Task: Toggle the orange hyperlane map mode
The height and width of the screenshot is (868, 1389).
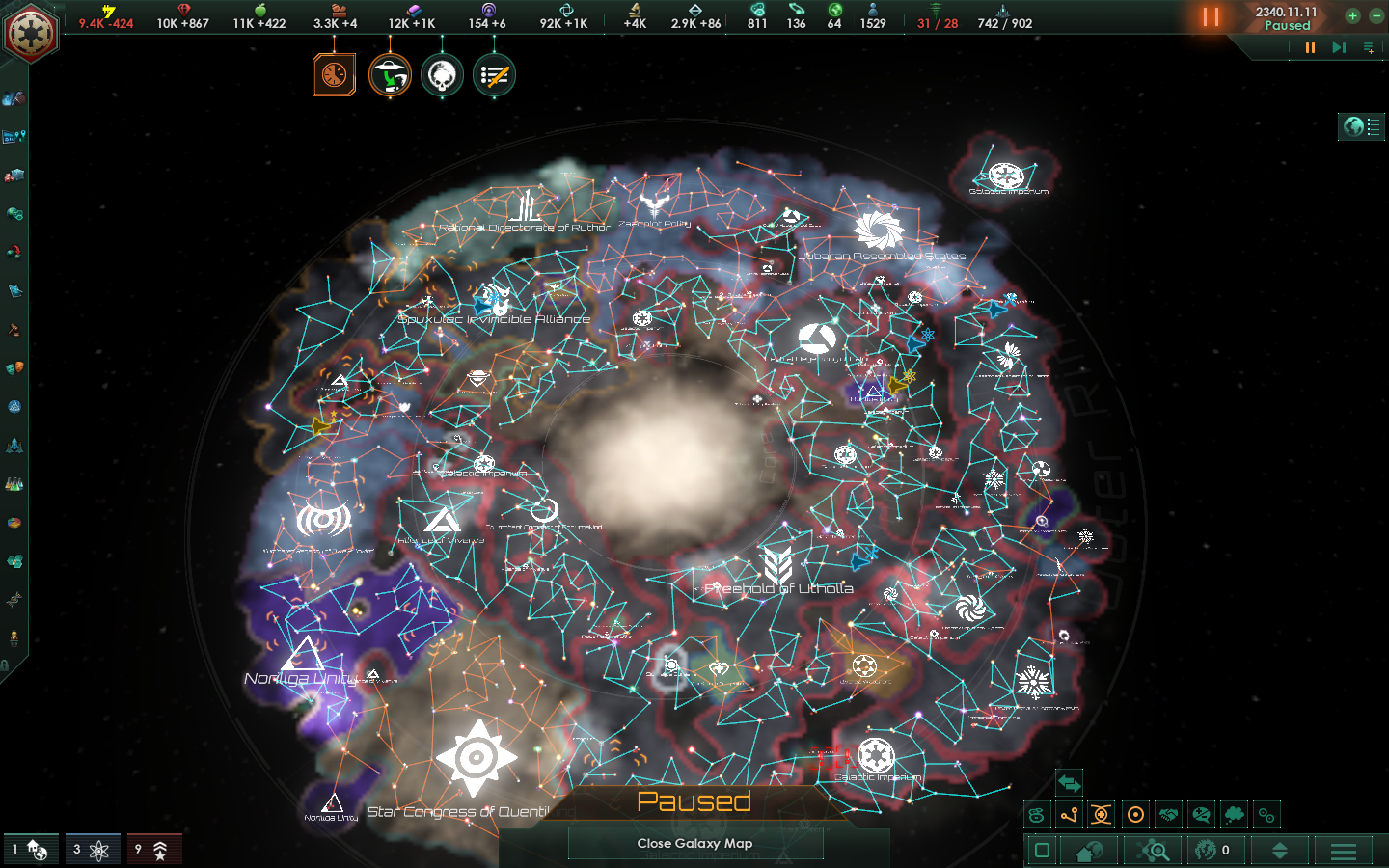Action: click(x=1069, y=815)
